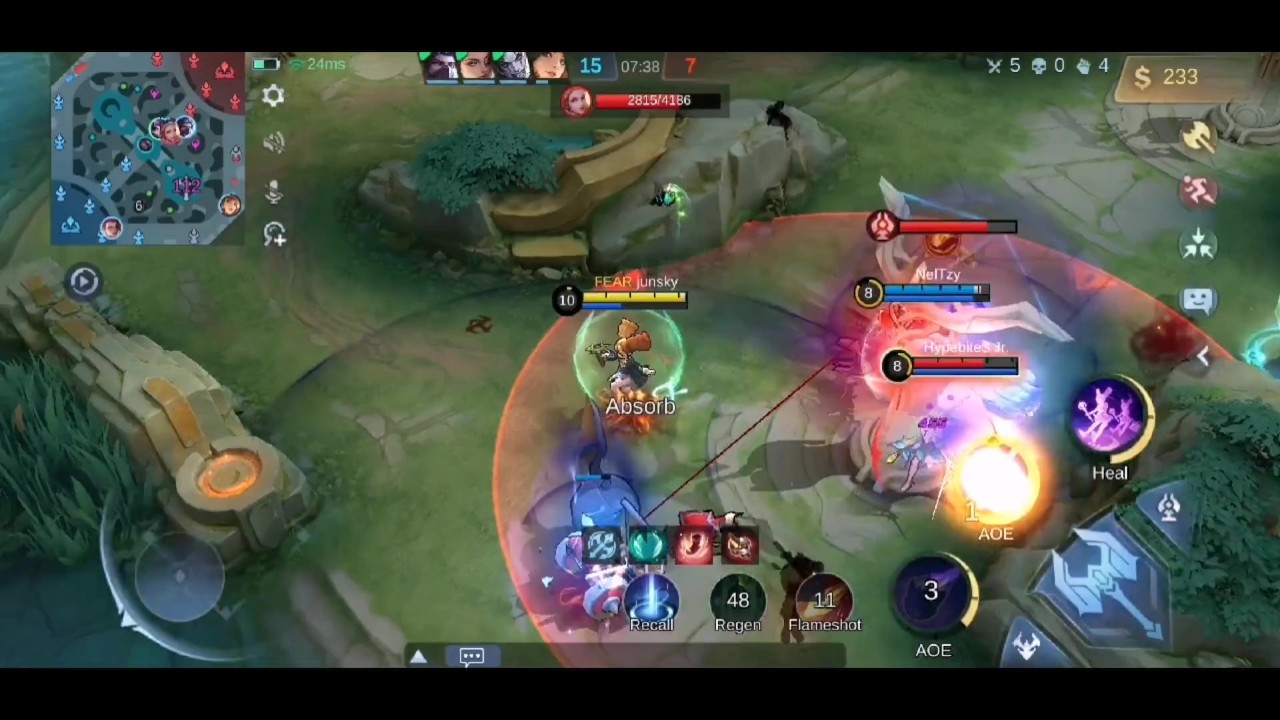Activate the Regen ability
This screenshot has height=720, width=1280.
pyautogui.click(x=738, y=599)
